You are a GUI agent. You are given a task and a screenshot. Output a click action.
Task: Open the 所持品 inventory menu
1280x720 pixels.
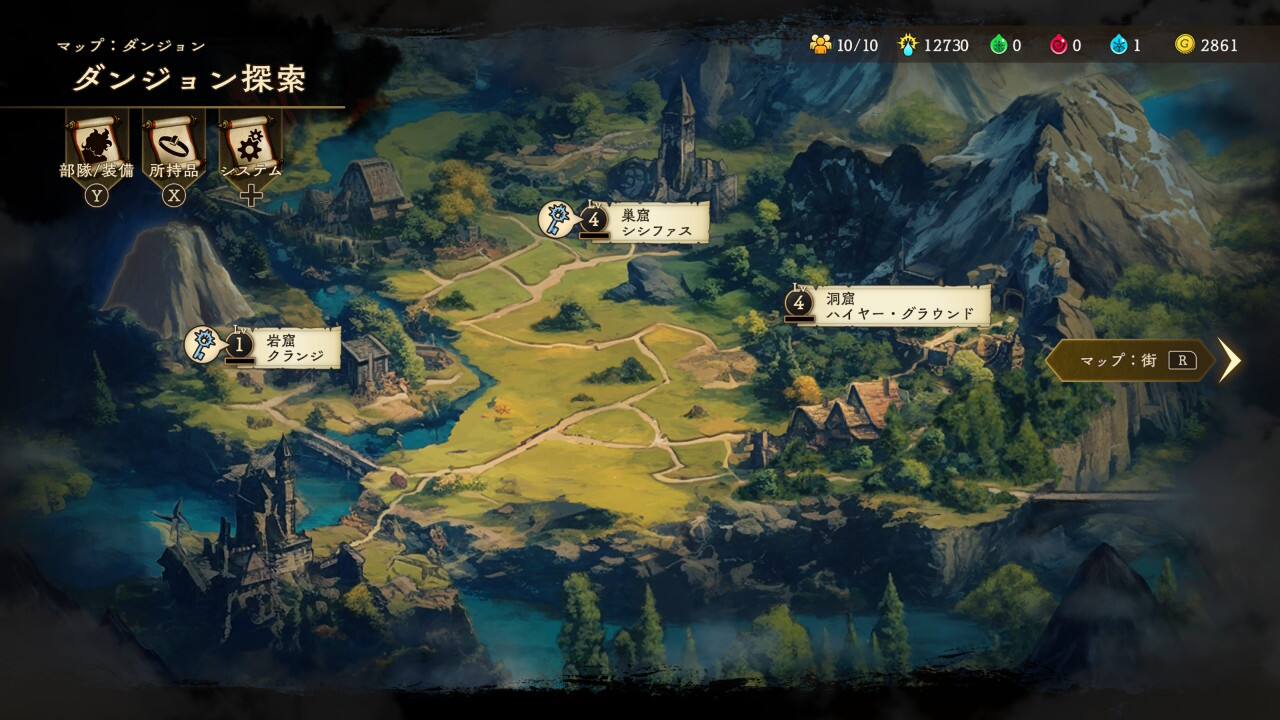tap(174, 147)
